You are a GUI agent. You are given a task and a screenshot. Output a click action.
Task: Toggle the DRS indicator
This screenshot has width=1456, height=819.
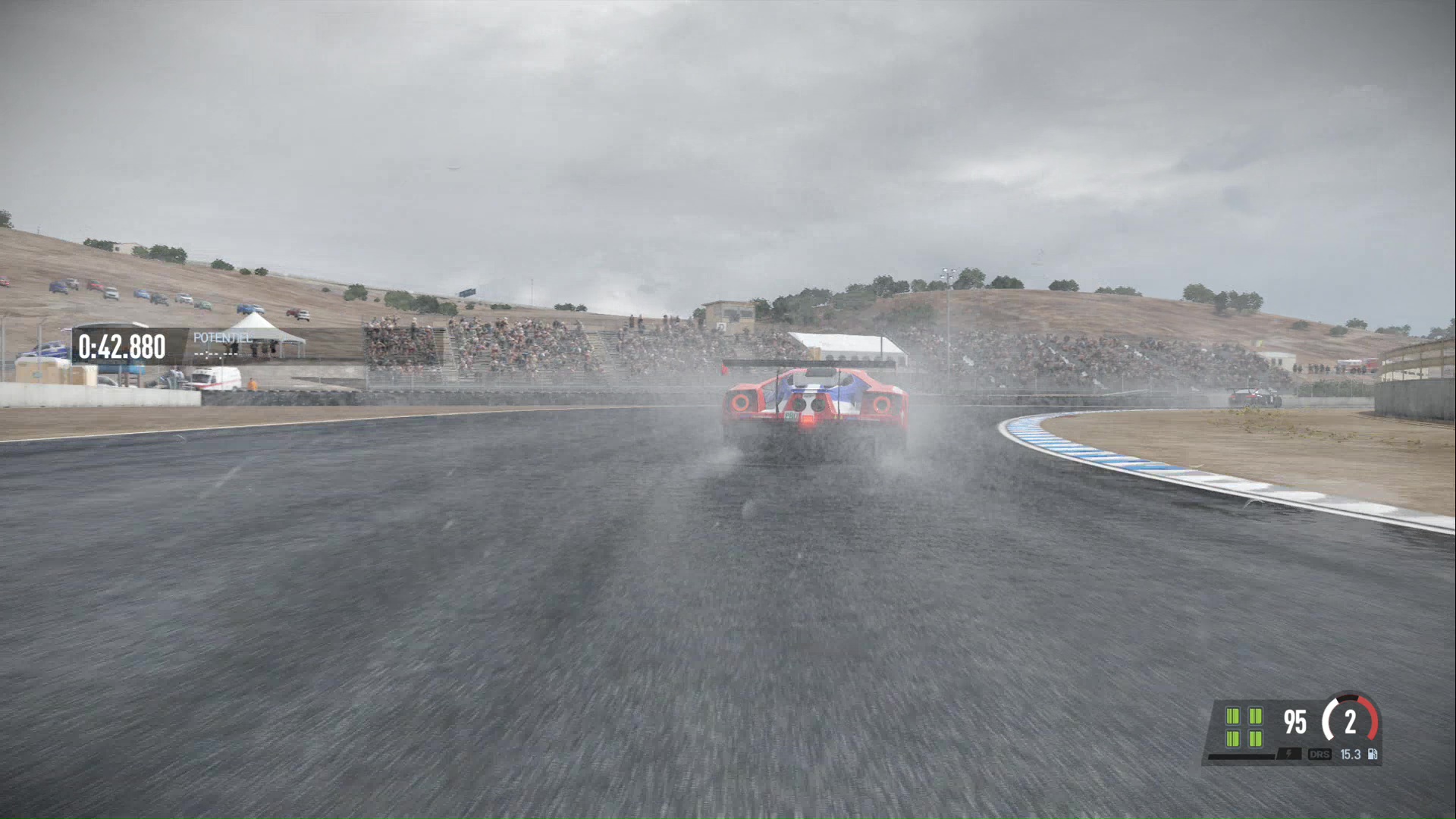click(1319, 755)
